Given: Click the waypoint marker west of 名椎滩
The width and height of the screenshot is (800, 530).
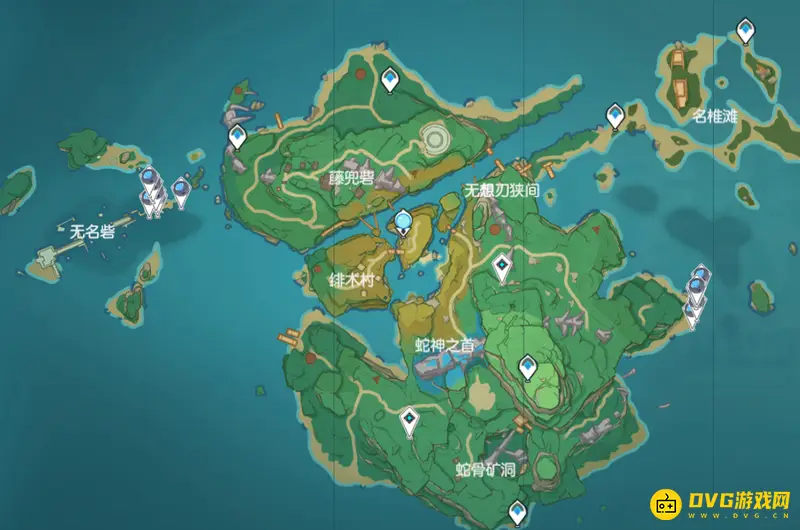Looking at the screenshot, I should point(615,117).
